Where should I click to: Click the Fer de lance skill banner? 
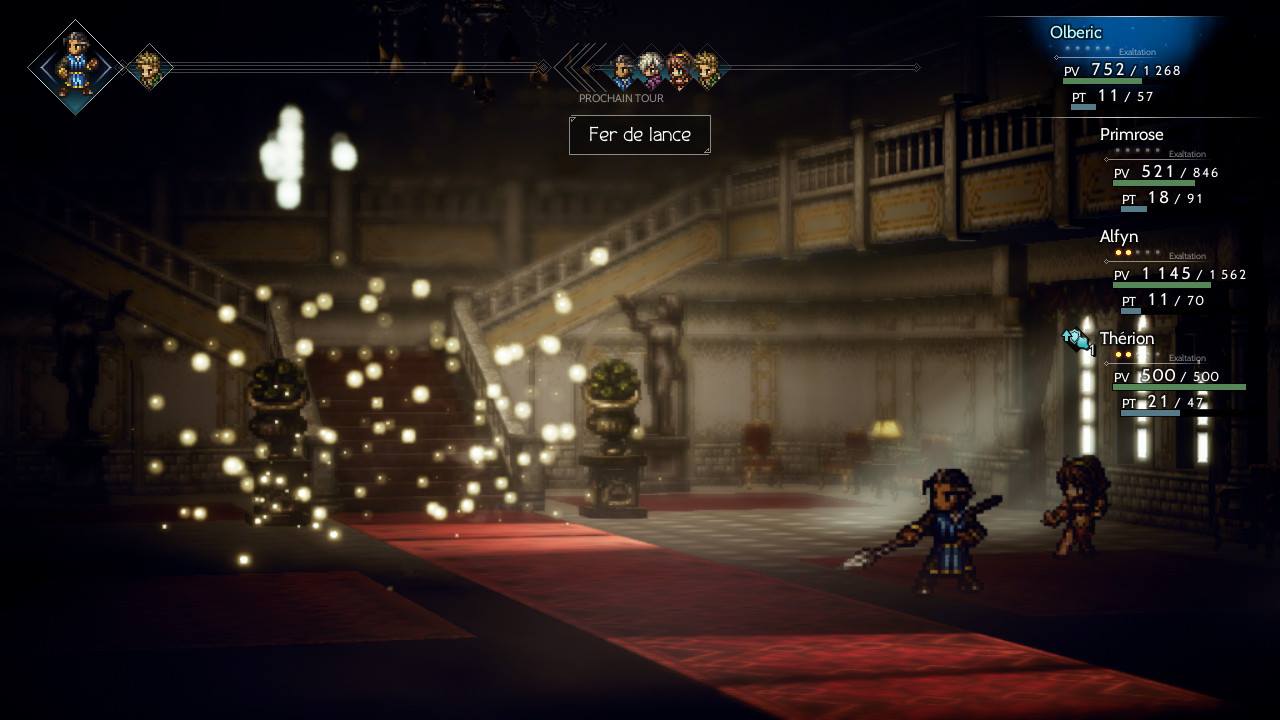coord(640,135)
